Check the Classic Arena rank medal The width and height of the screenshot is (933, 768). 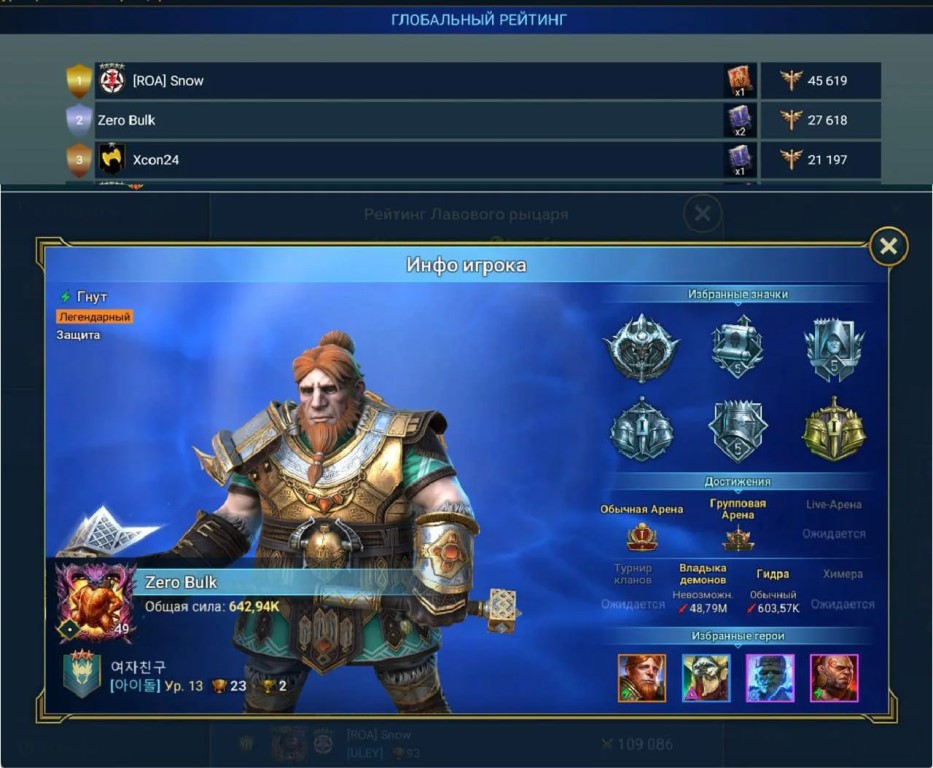coord(641,538)
